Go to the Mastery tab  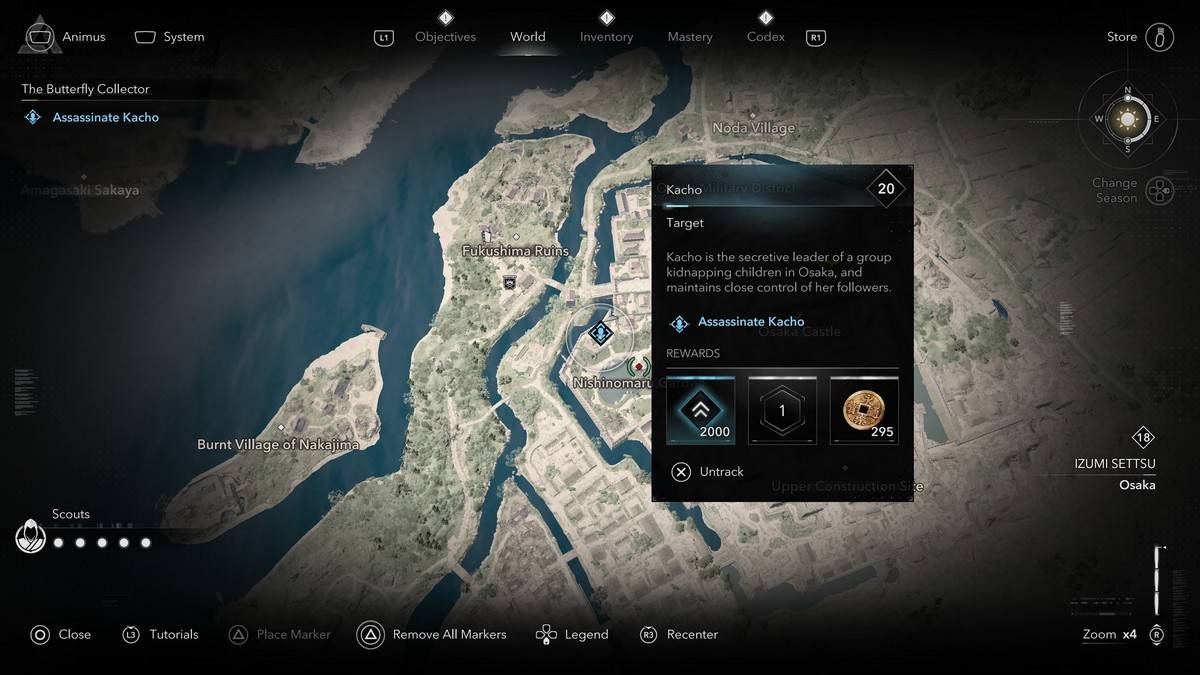click(690, 37)
